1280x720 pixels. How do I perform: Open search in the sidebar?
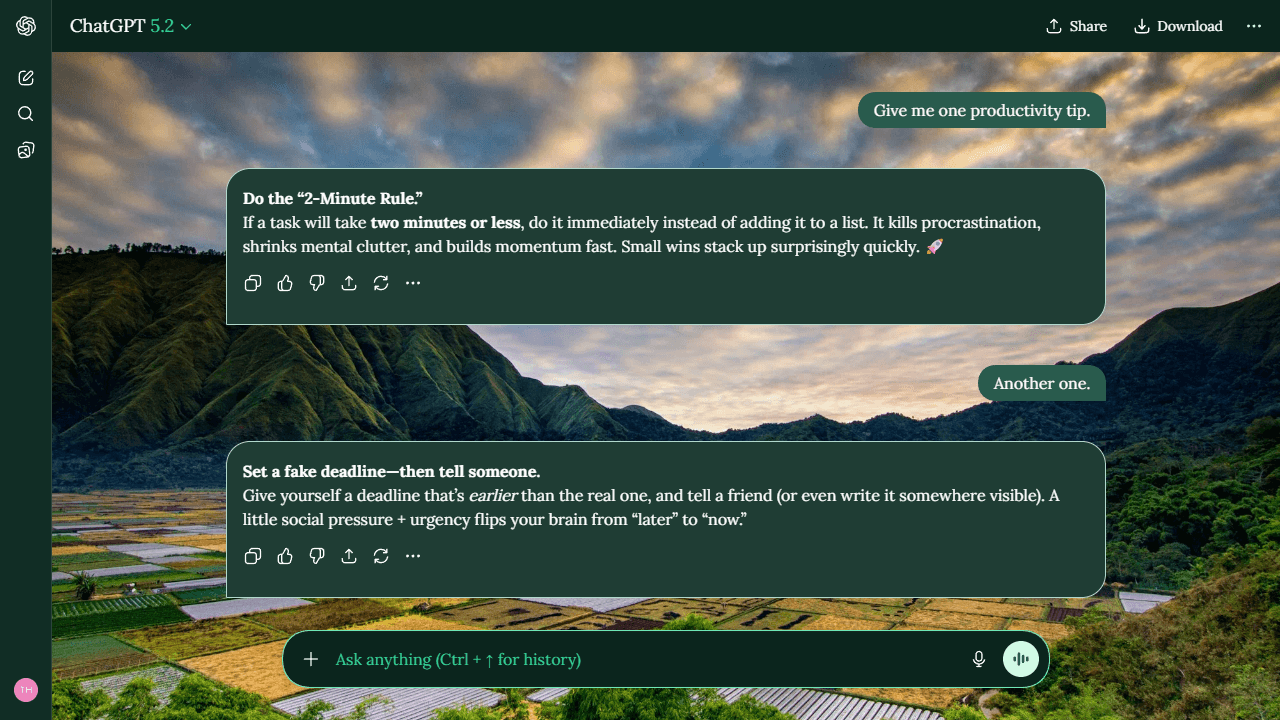click(25, 113)
